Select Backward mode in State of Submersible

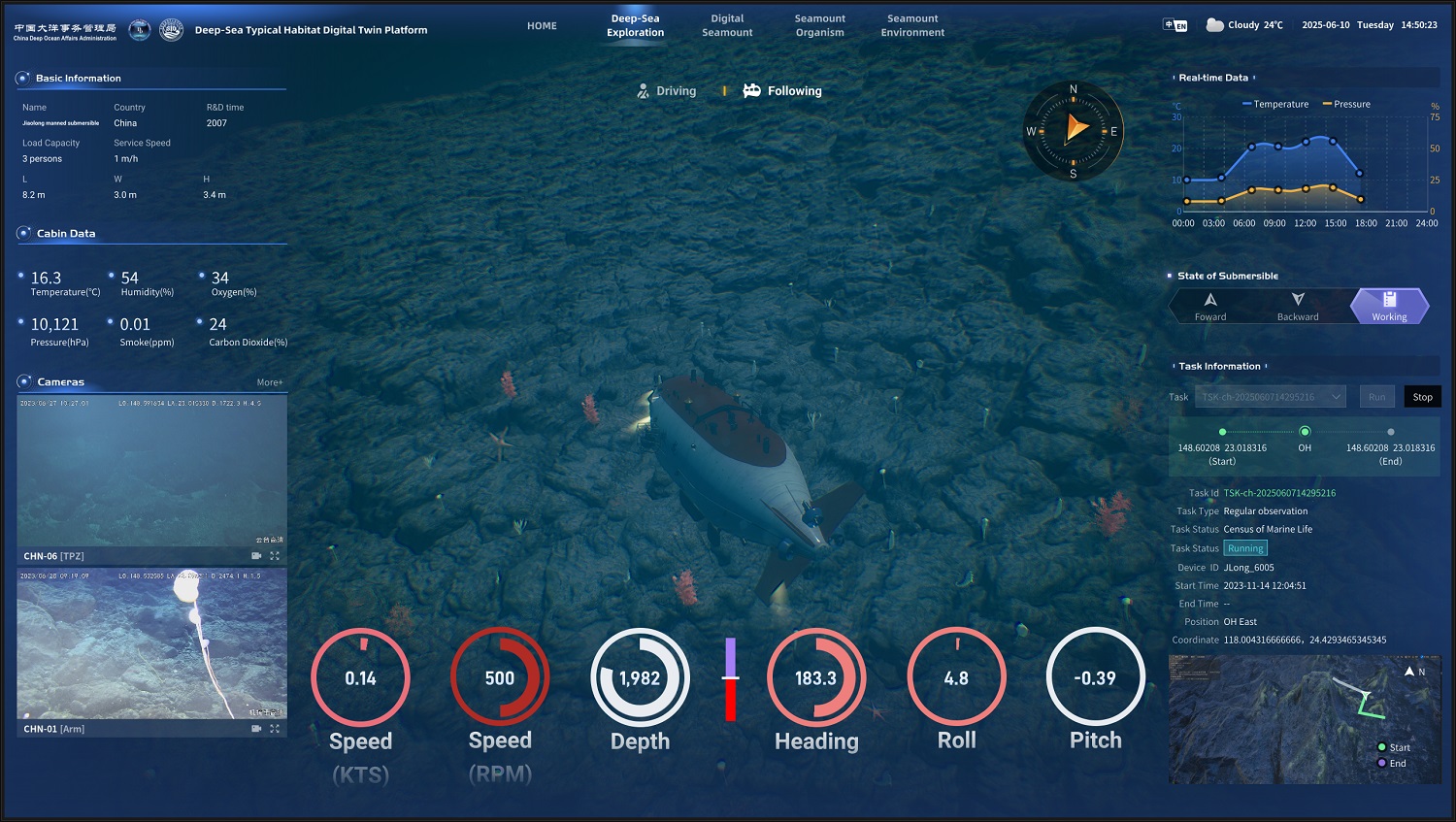[x=1297, y=306]
